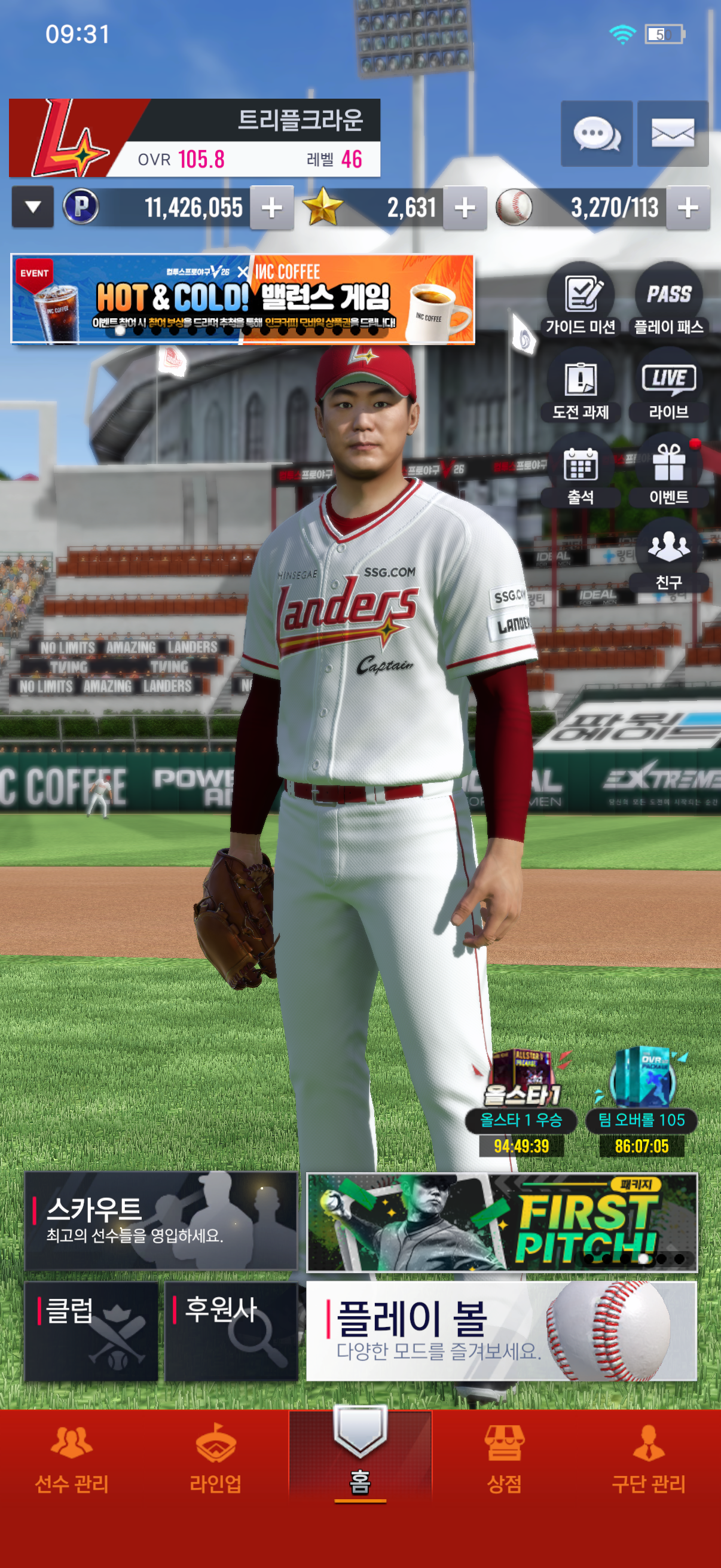The width and height of the screenshot is (721, 1568).
Task: Open the HOT & COLD event banner
Action: (242, 300)
